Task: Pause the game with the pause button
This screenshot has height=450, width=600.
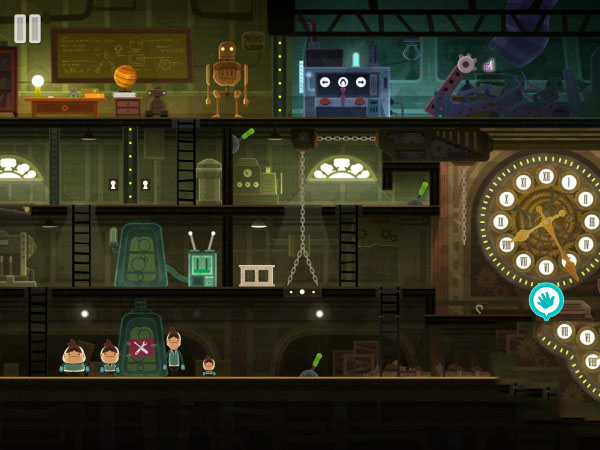Action: click(27, 28)
